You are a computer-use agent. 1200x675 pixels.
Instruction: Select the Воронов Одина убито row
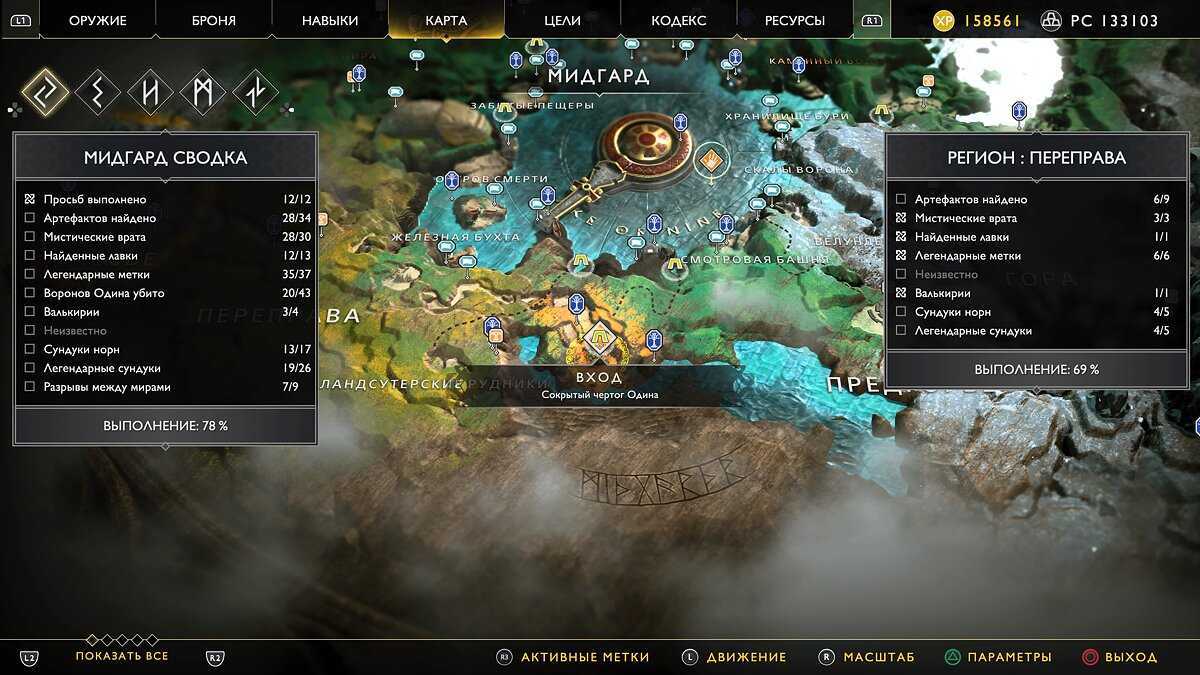click(x=165, y=293)
